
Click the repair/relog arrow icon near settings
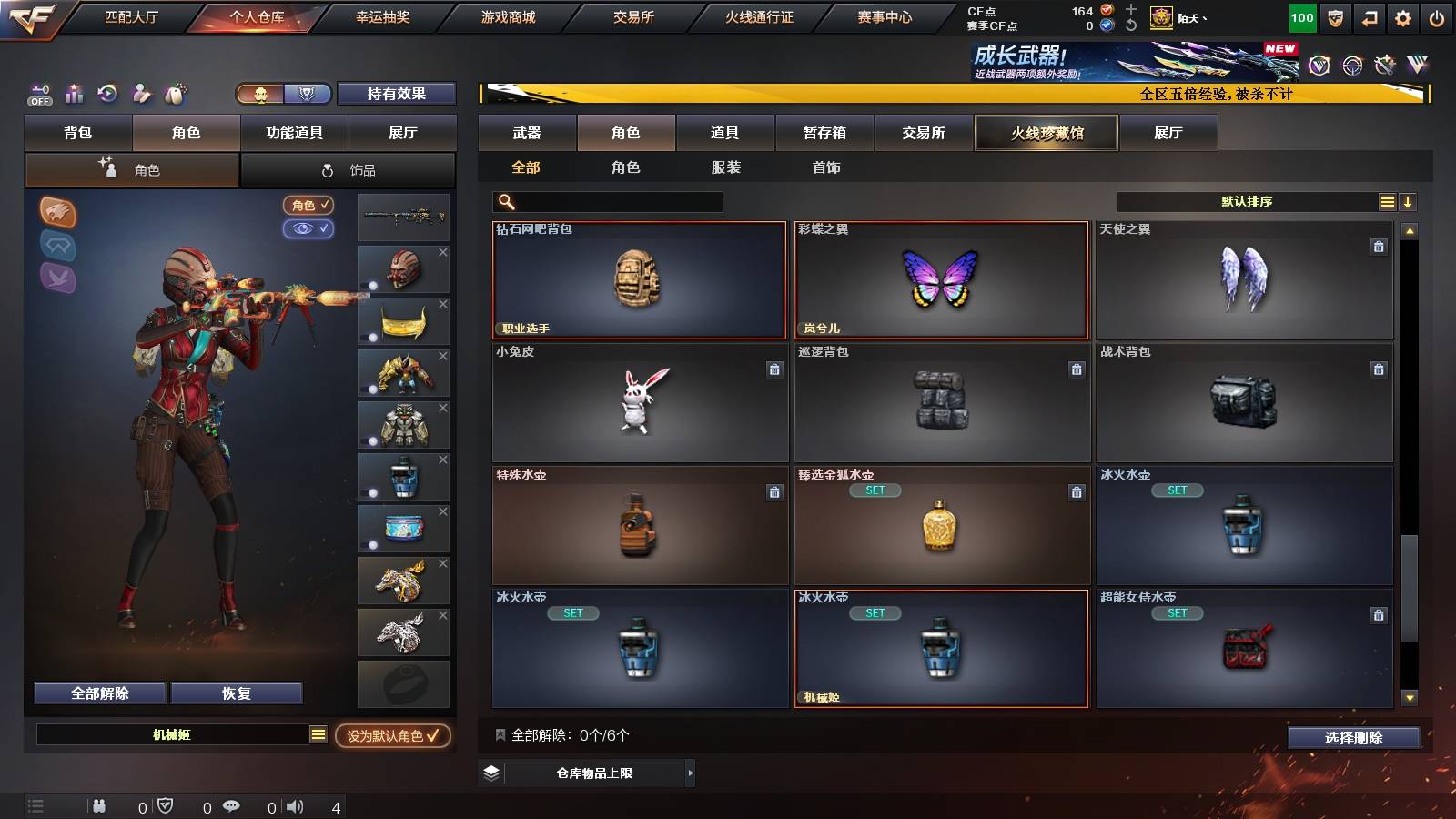click(1368, 16)
